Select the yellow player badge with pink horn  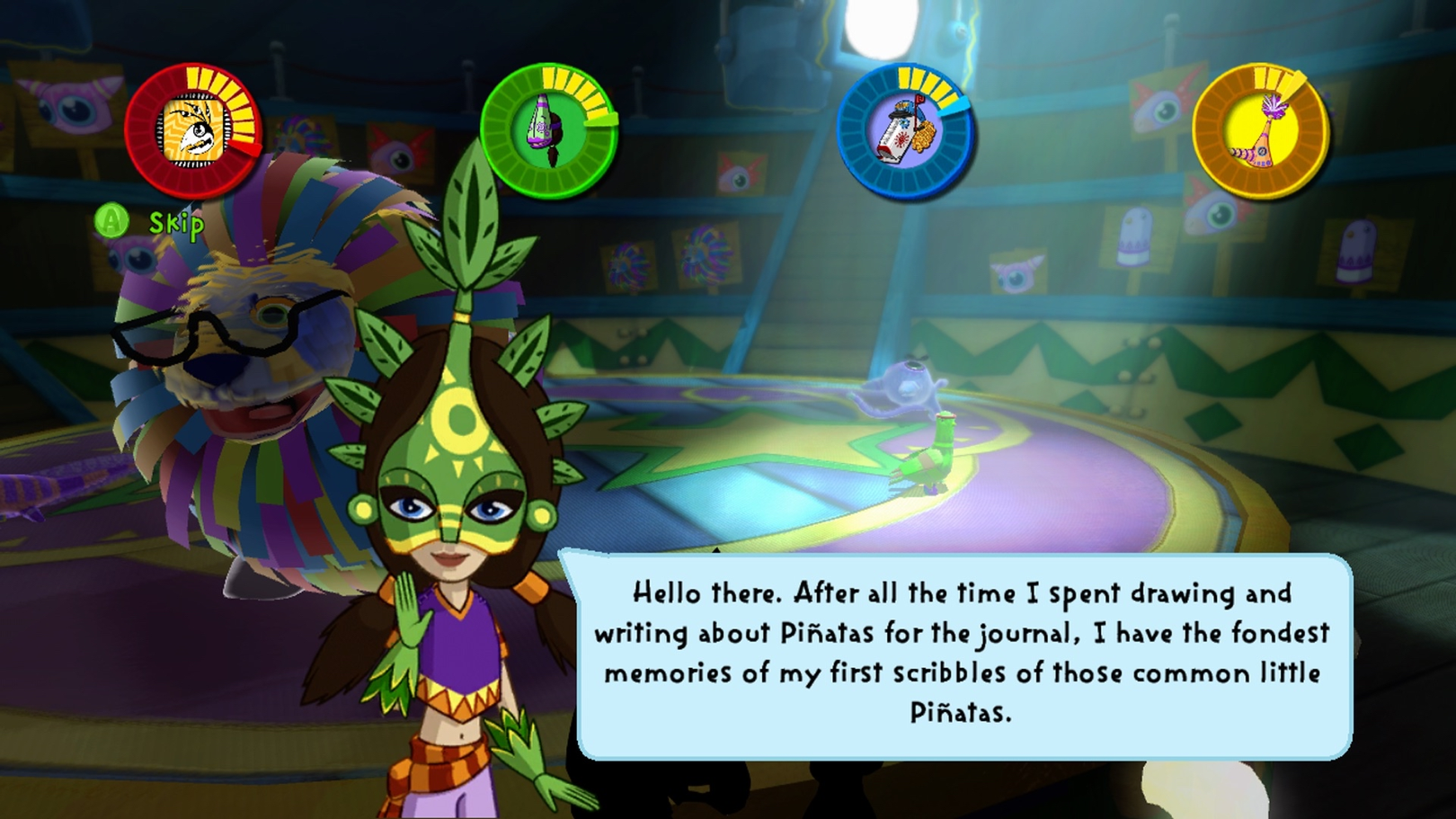pyautogui.click(x=1260, y=131)
